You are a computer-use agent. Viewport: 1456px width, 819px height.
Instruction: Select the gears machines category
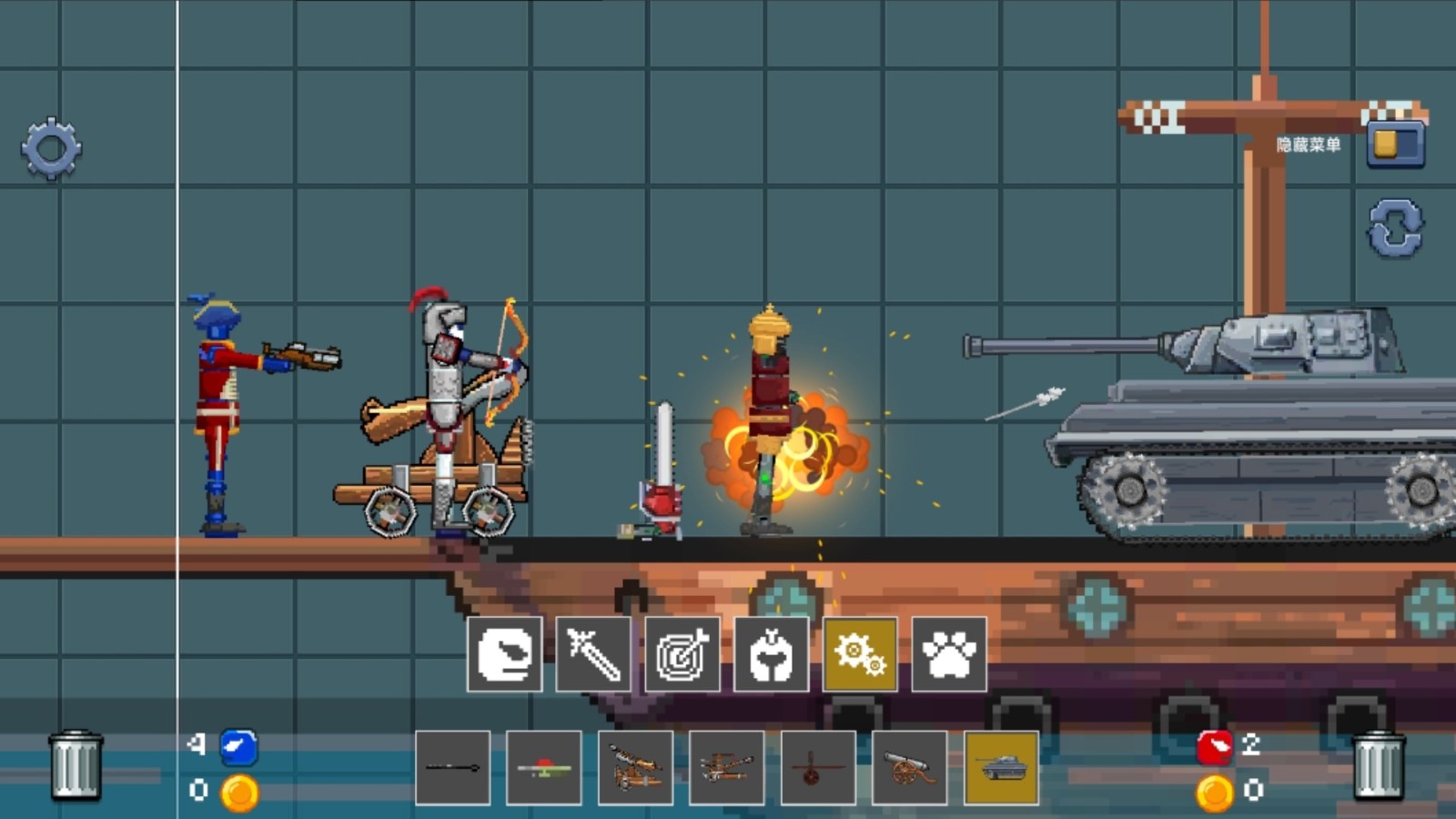point(860,654)
